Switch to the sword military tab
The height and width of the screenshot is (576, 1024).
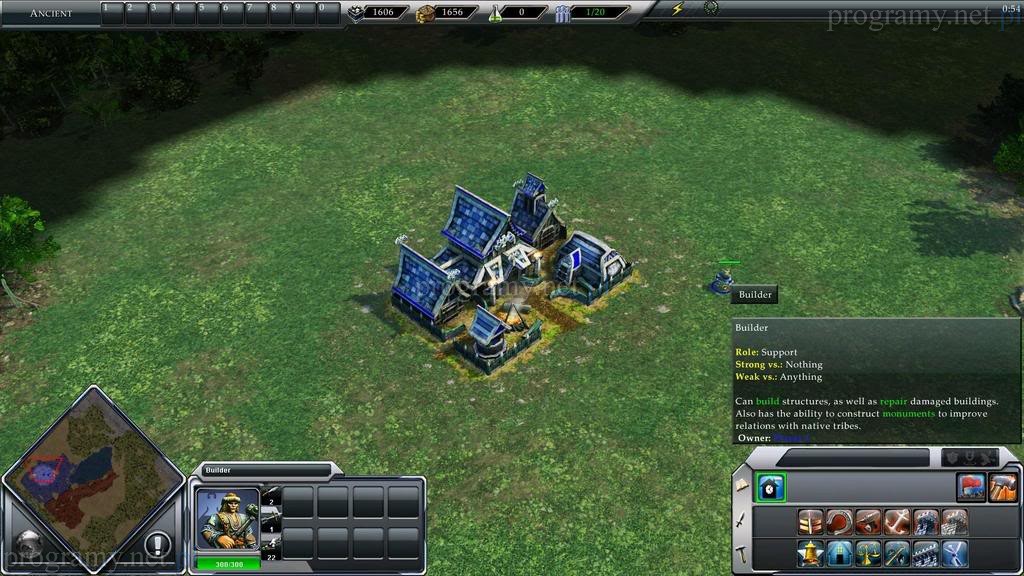(x=741, y=519)
